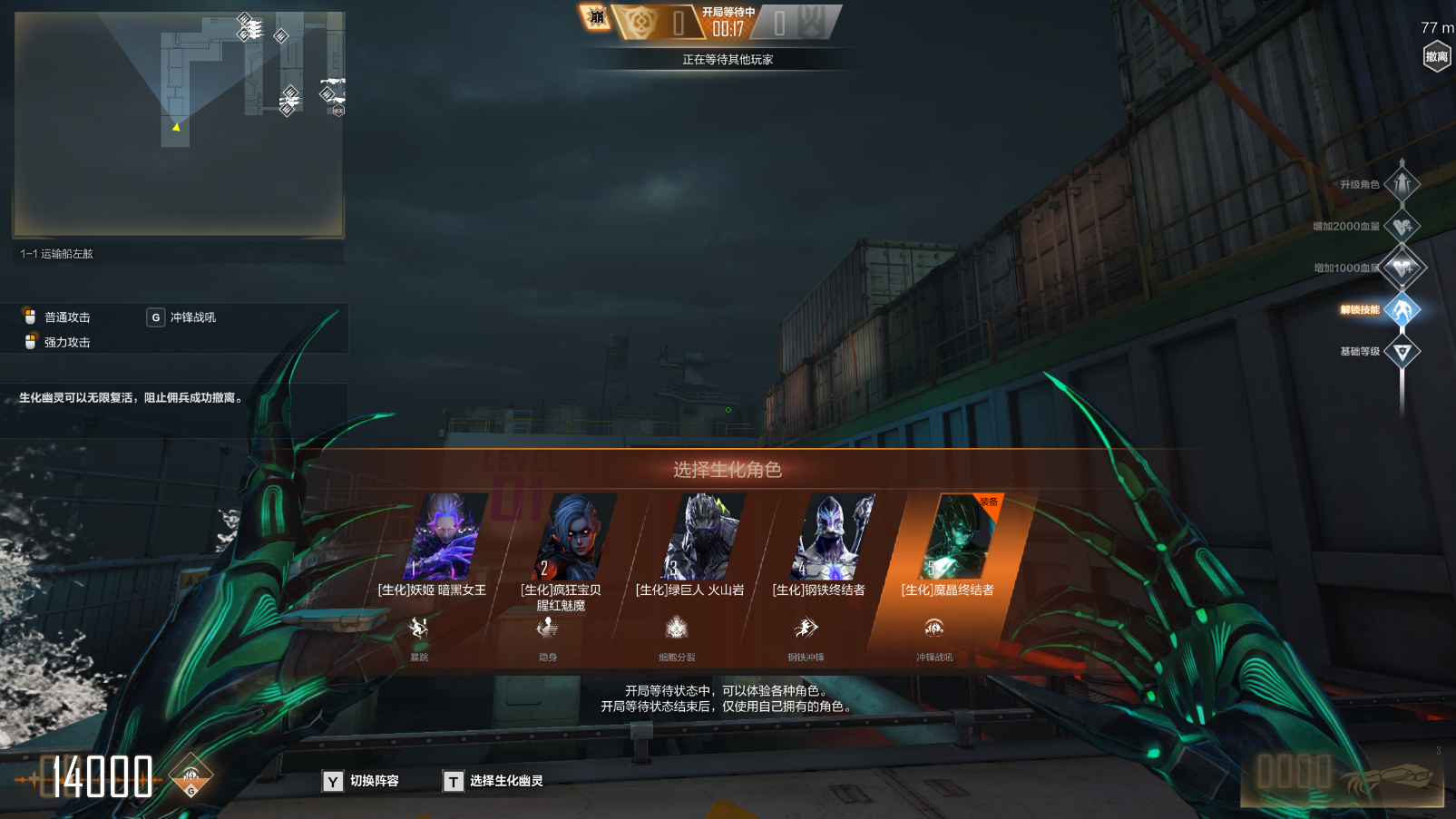Open the minimap in the corner
Image resolution: width=1456 pixels, height=819 pixels.
click(x=178, y=124)
